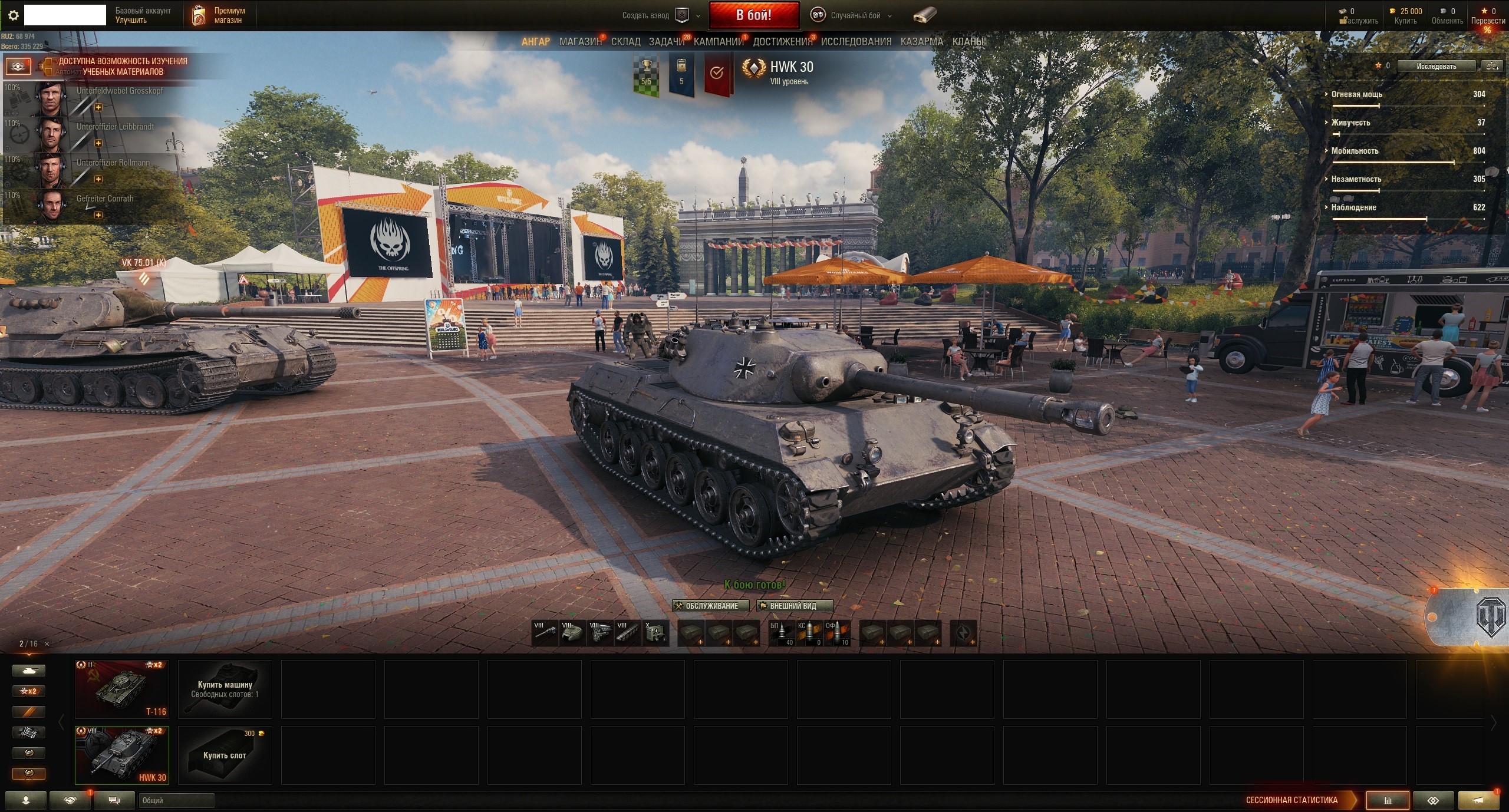Switch to the СКЛАД tab
This screenshot has height=812, width=1509.
[x=625, y=42]
